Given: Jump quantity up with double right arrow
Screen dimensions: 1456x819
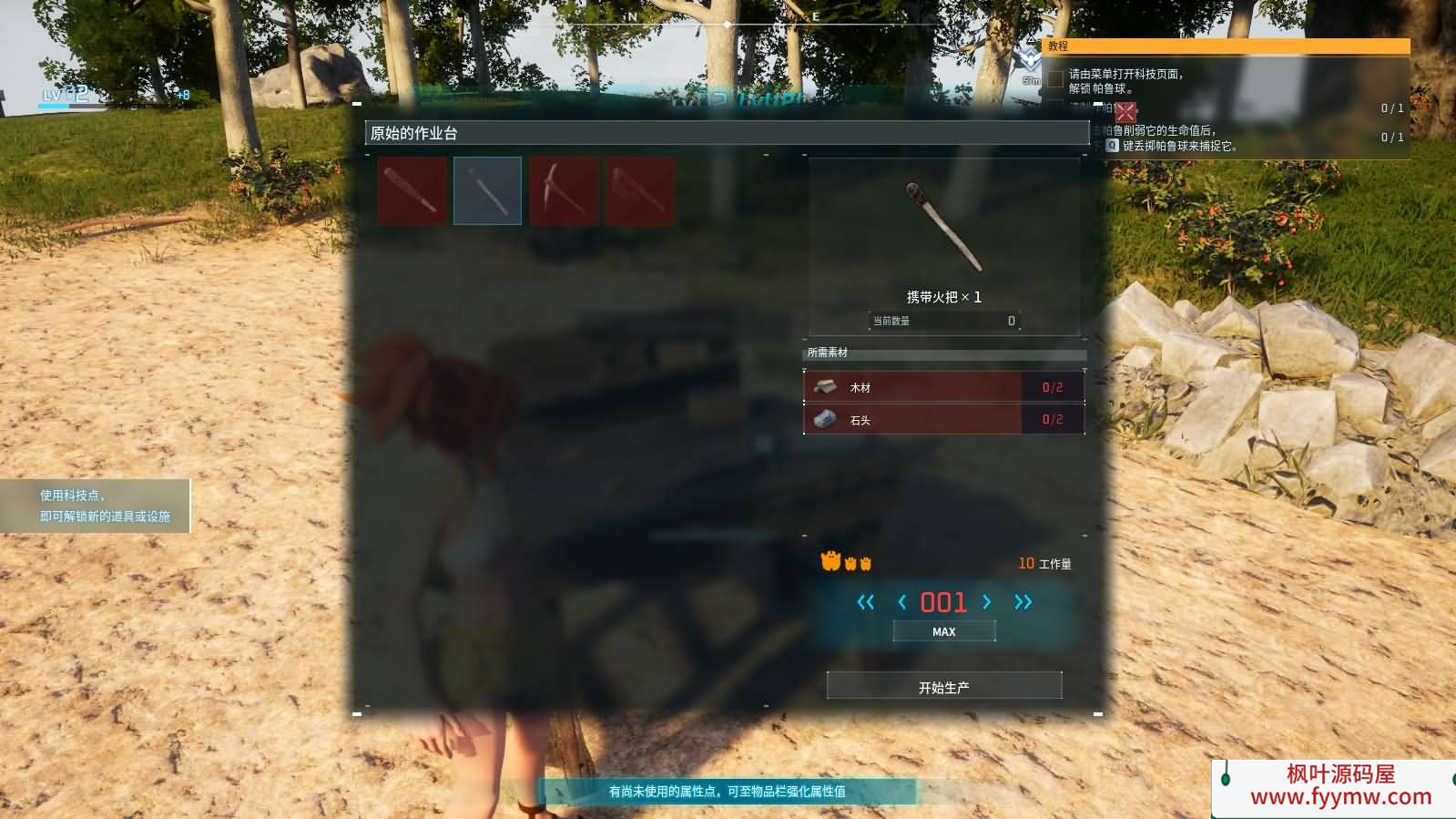Looking at the screenshot, I should (1023, 602).
